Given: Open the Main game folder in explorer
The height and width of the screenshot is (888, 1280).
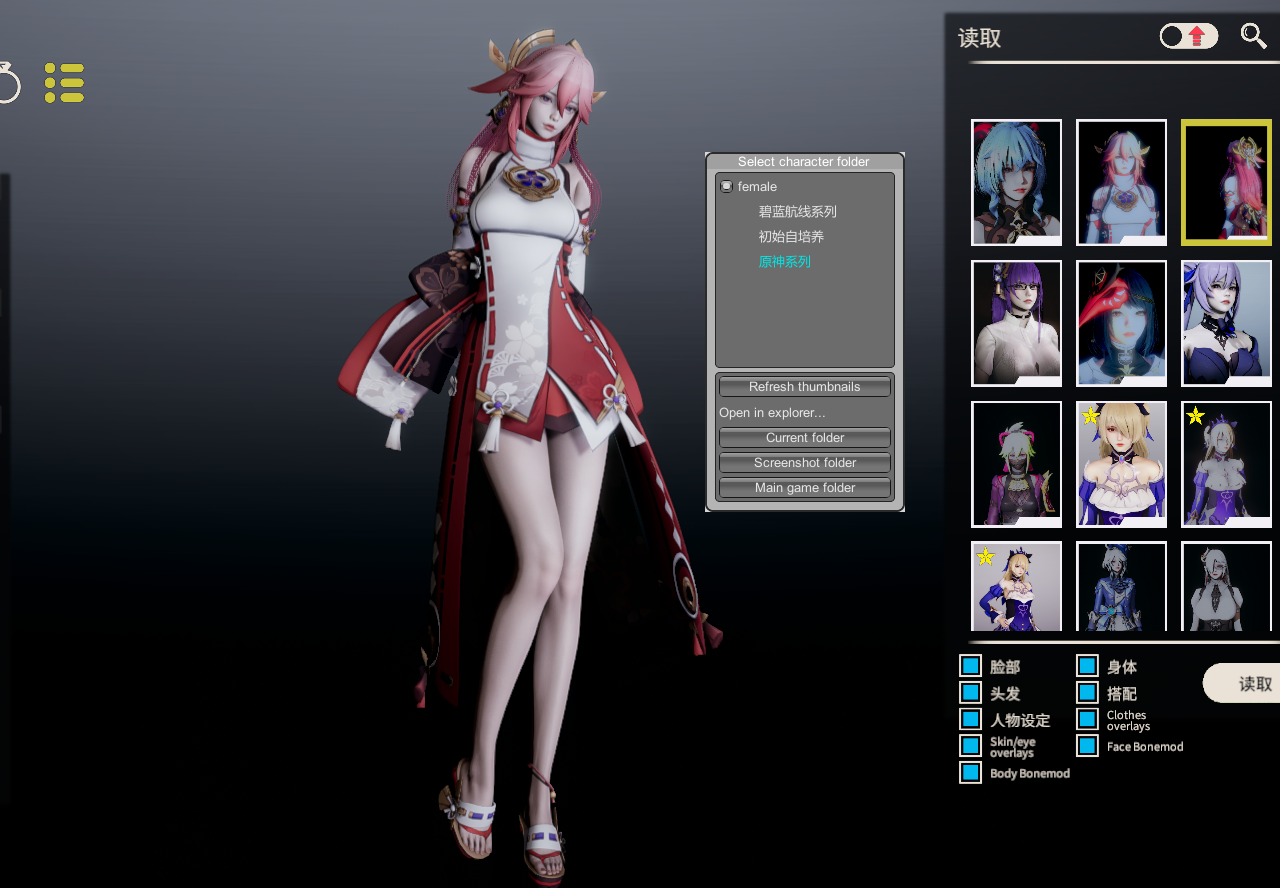Looking at the screenshot, I should click(x=804, y=487).
